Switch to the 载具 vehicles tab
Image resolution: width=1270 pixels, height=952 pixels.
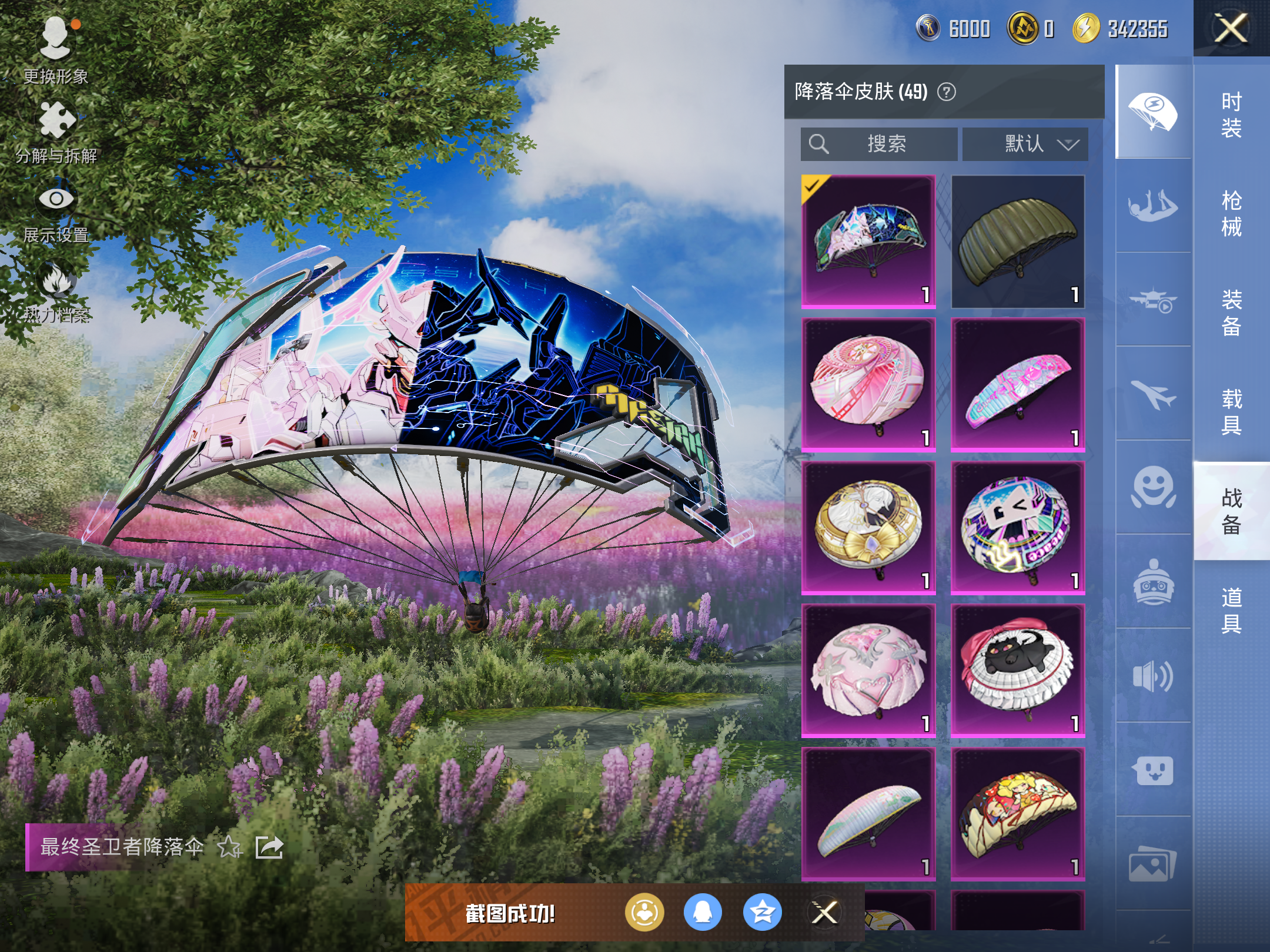1231,411
